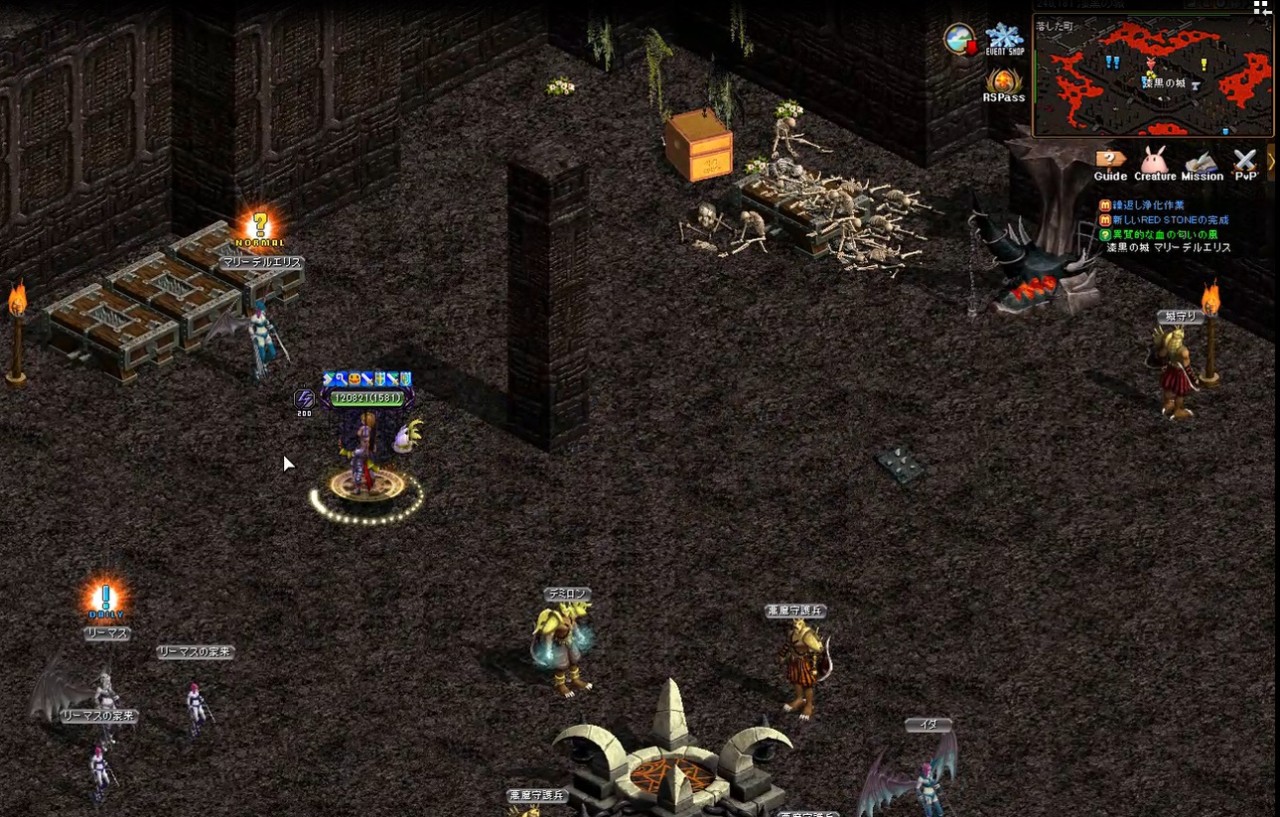Select the 新しいRED STONEの完成 quest entry

tap(1170, 220)
